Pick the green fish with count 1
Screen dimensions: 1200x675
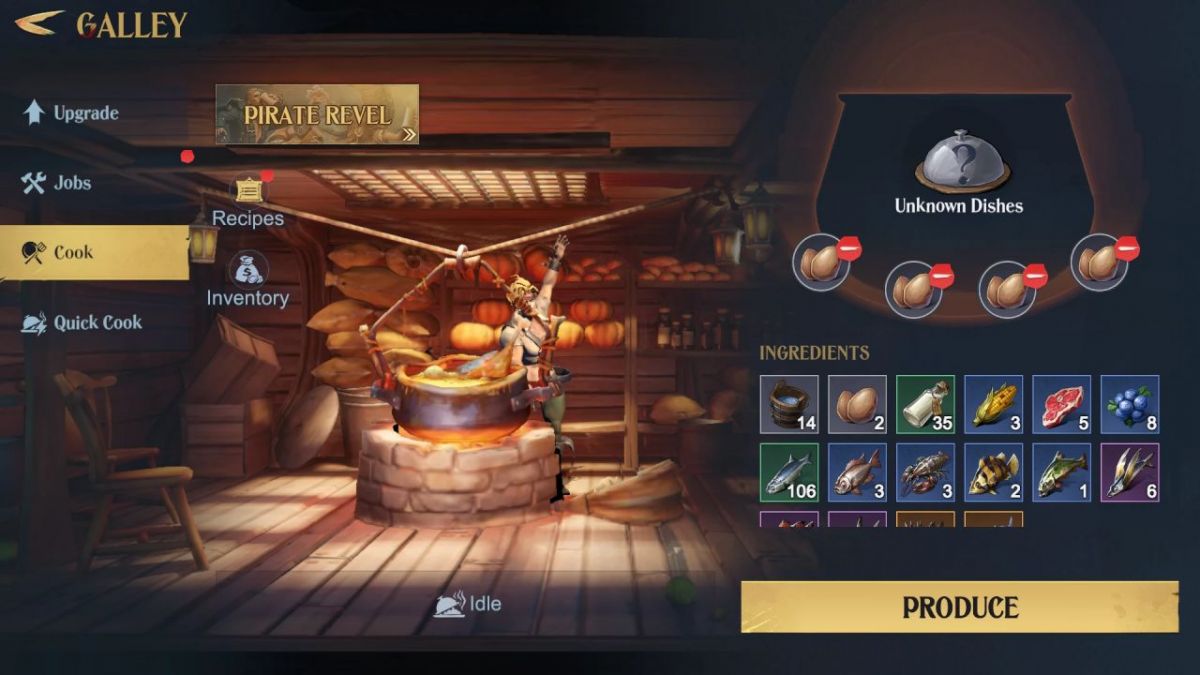tap(1061, 472)
